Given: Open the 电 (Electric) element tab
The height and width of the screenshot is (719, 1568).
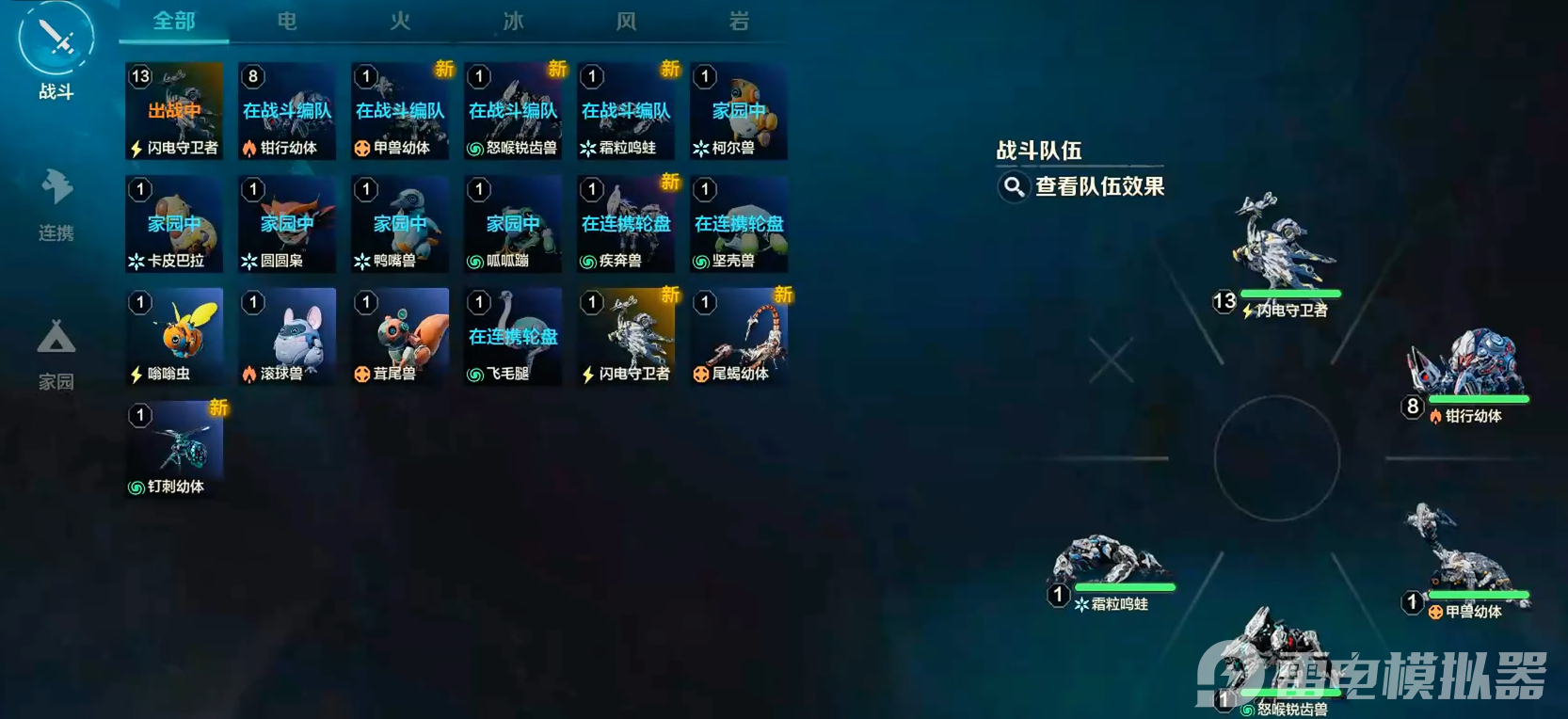Looking at the screenshot, I should click(x=284, y=21).
